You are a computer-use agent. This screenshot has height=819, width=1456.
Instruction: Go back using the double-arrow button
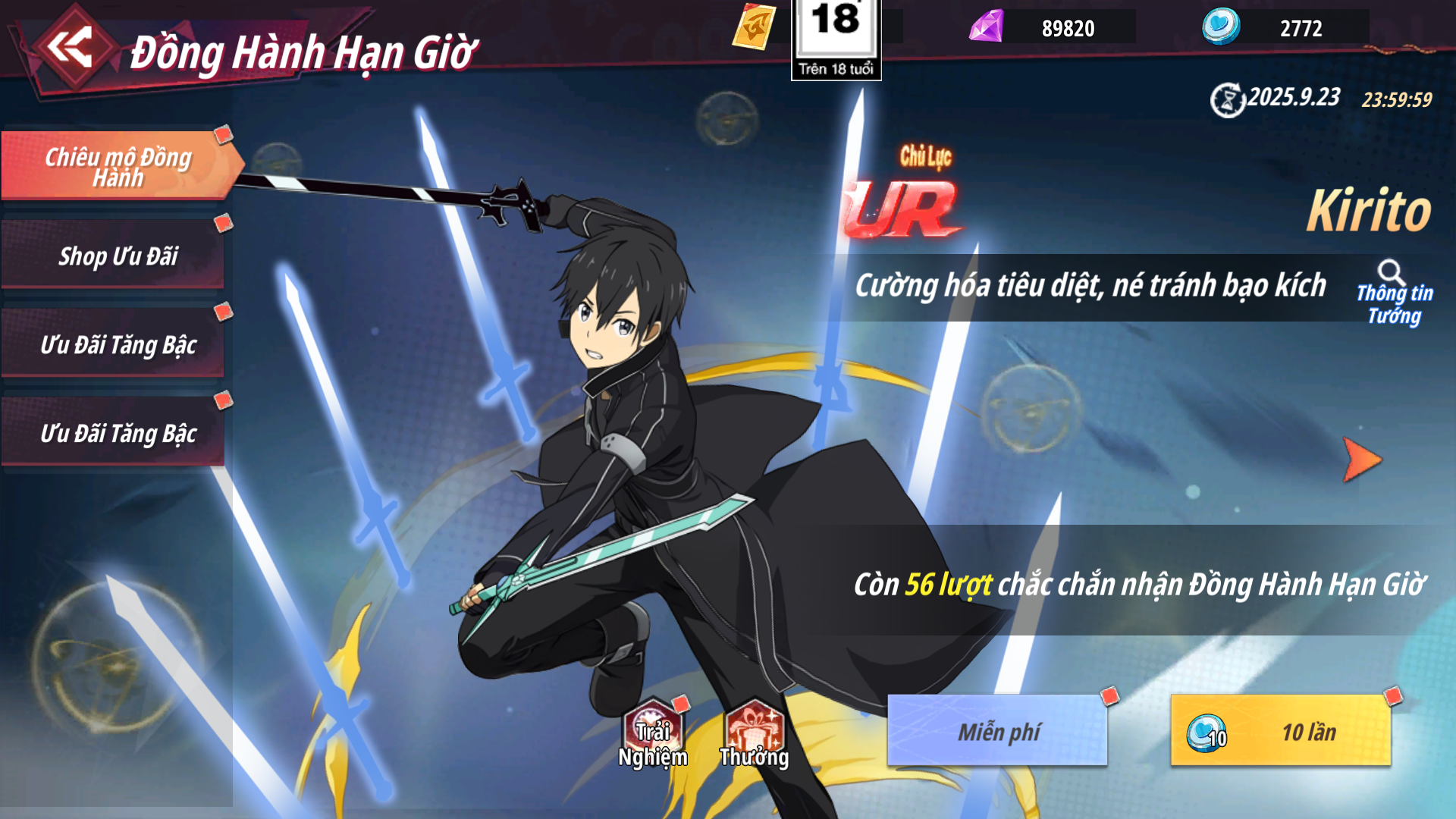(70, 47)
